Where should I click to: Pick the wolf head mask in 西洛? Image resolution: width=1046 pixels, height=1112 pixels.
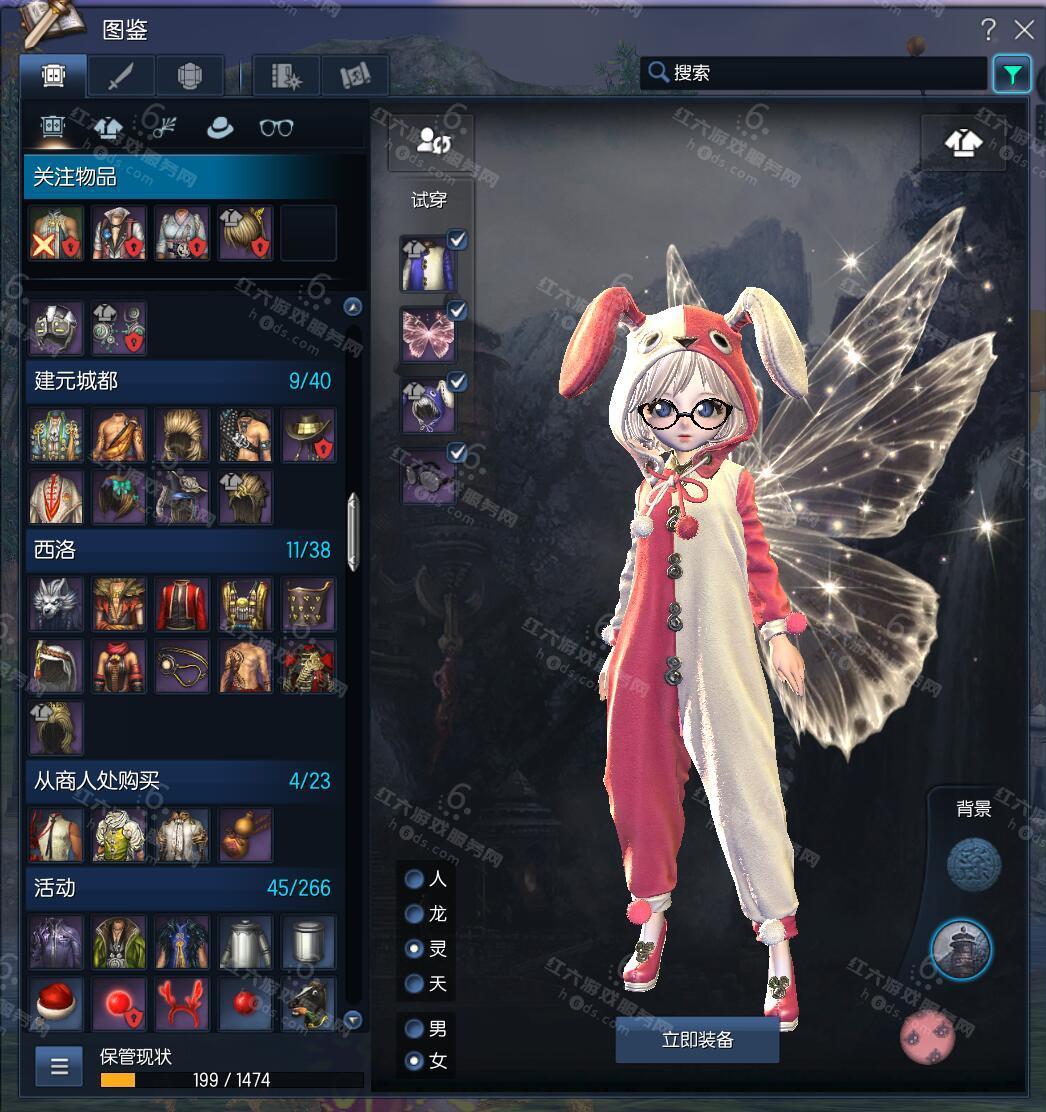(x=56, y=604)
